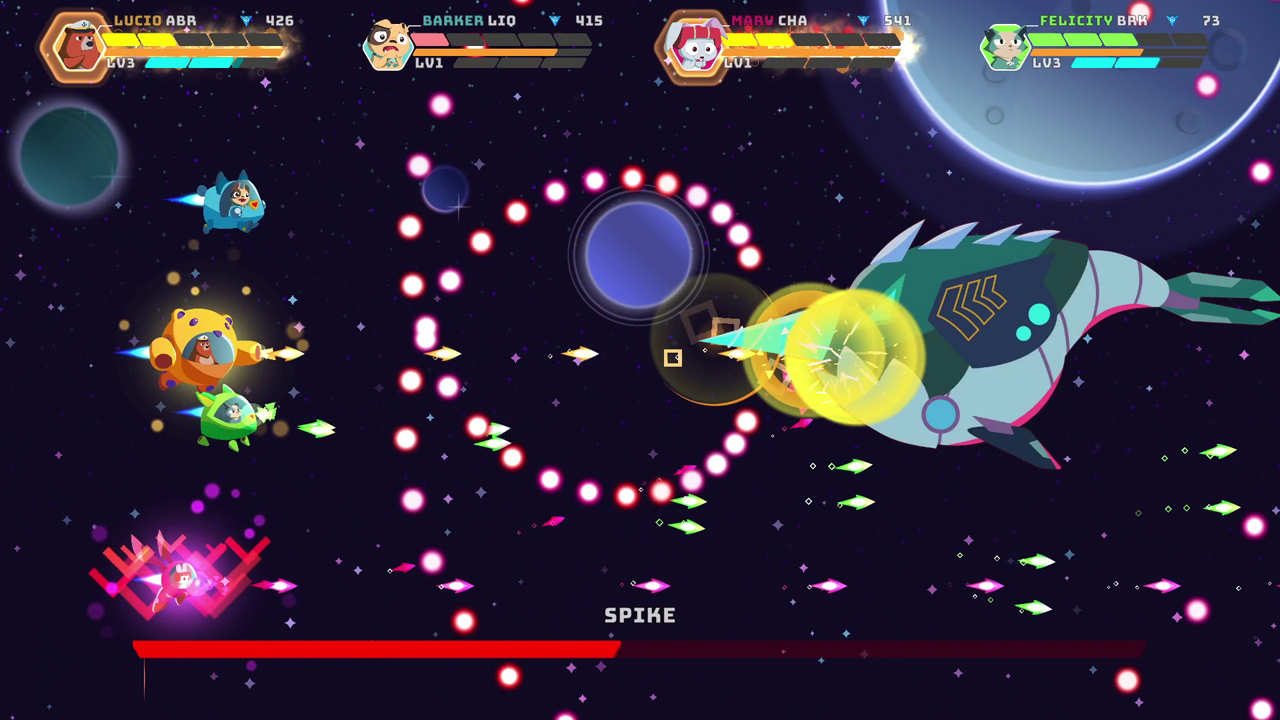Select Marv's bunny portrait in the HUD
1280x720 pixels.
[697, 45]
